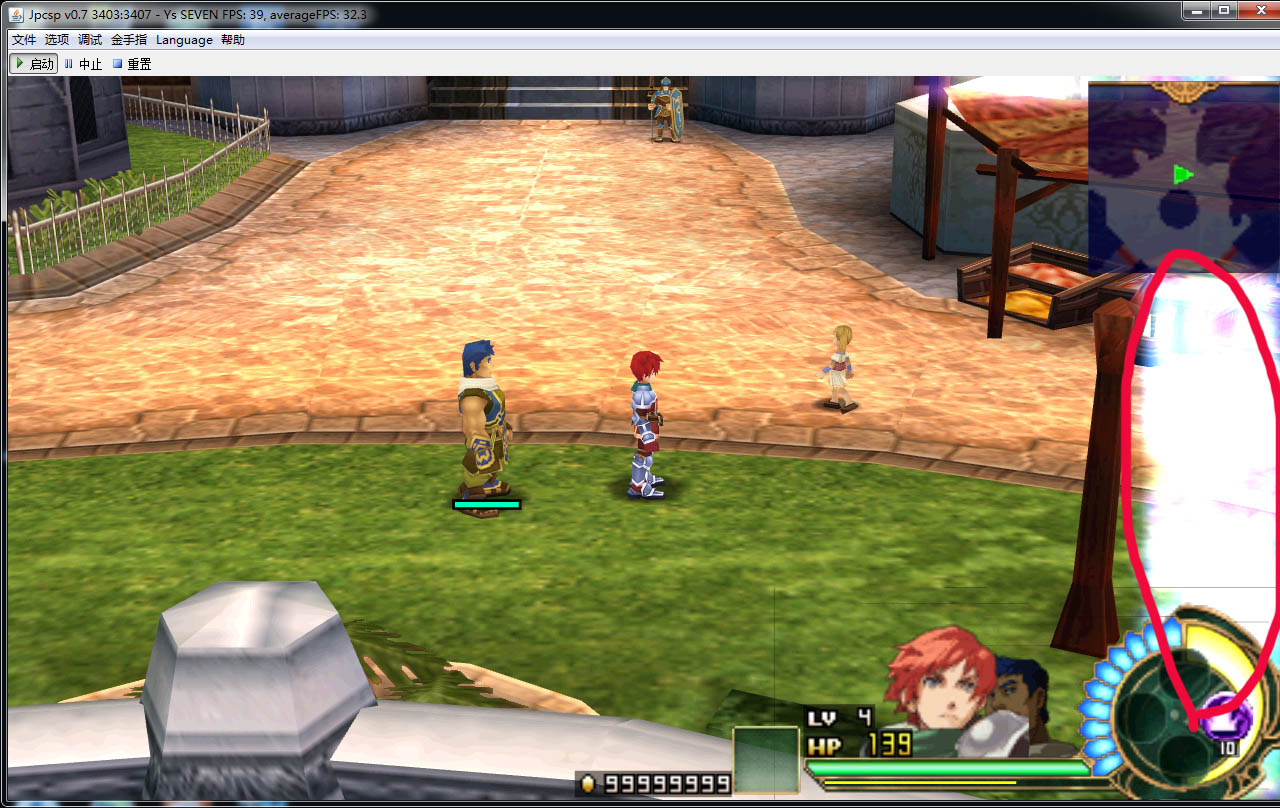The height and width of the screenshot is (808, 1280).
Task: Reset the emulator with 重置
Action: [132, 64]
